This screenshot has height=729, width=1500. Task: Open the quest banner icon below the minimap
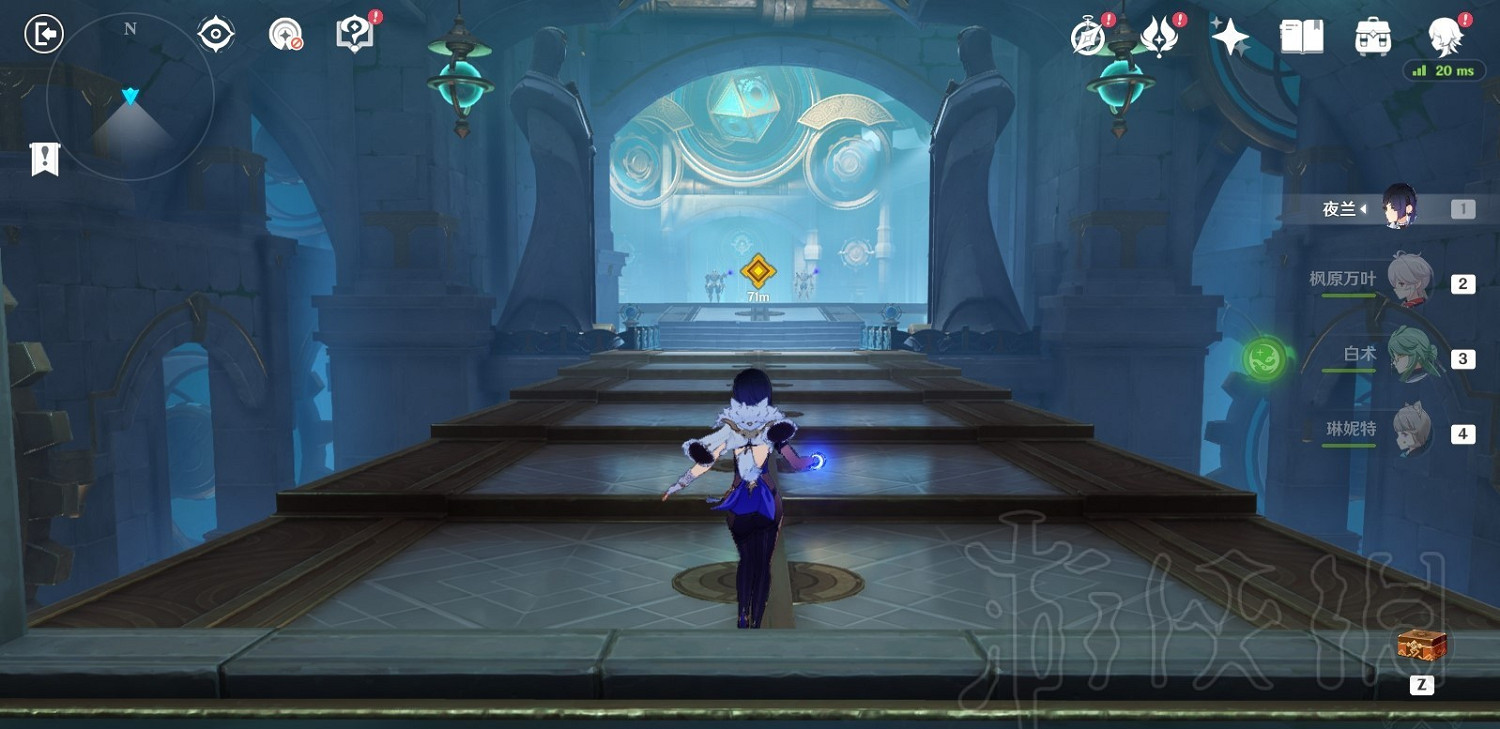(45, 158)
